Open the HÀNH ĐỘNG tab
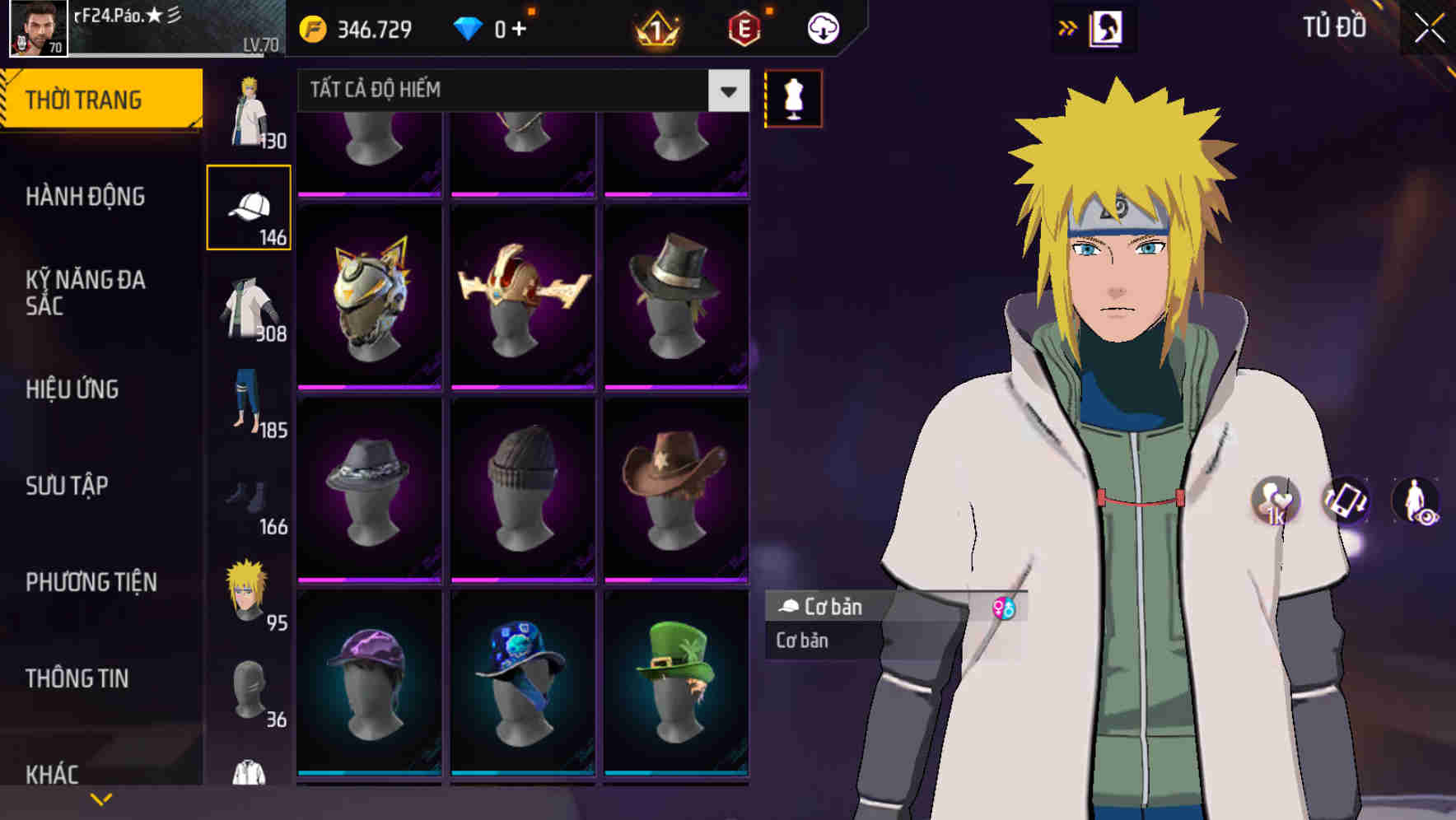This screenshot has height=820, width=1456. point(83,197)
